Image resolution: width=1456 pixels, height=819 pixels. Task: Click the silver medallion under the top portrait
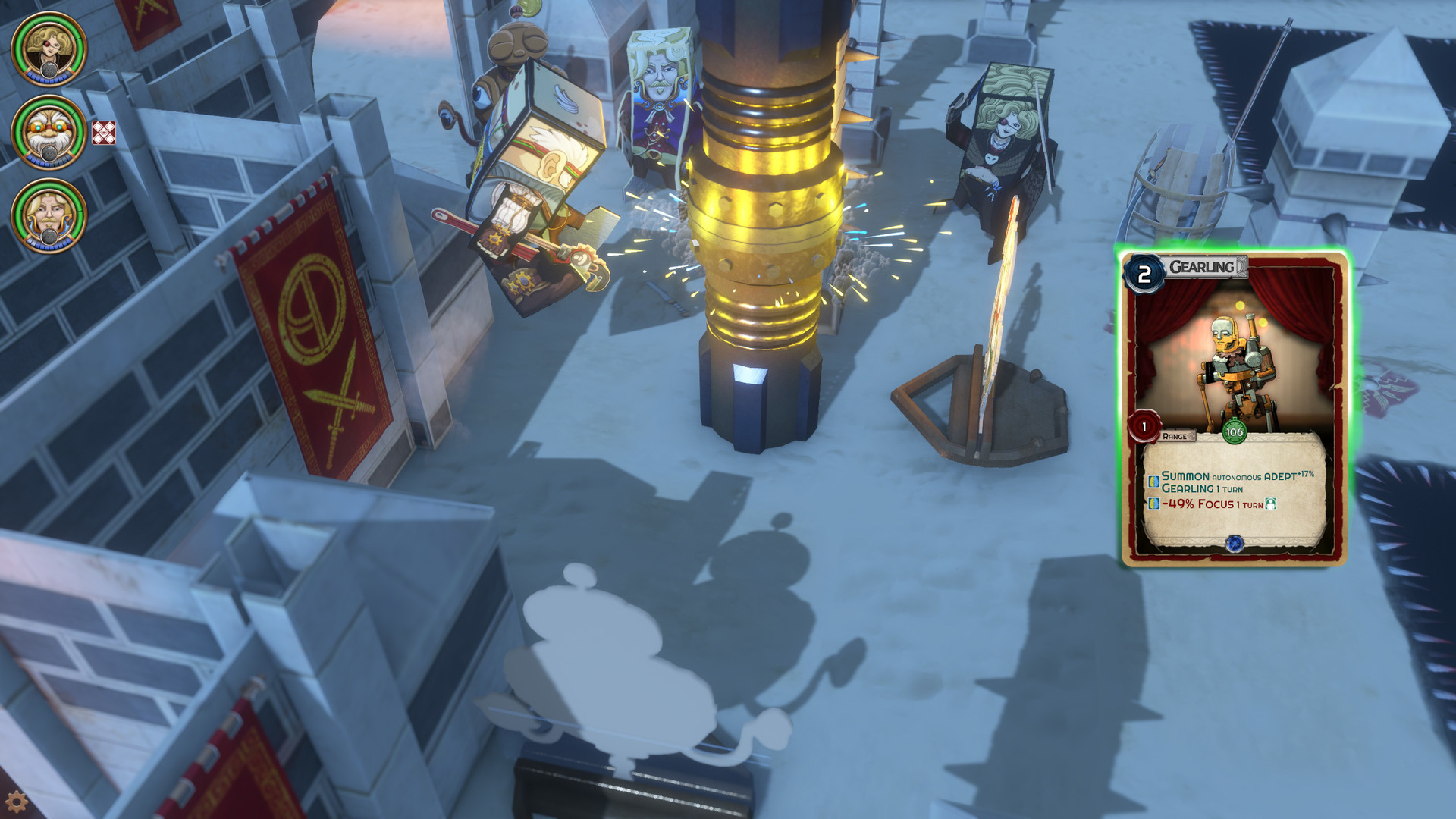[48, 70]
